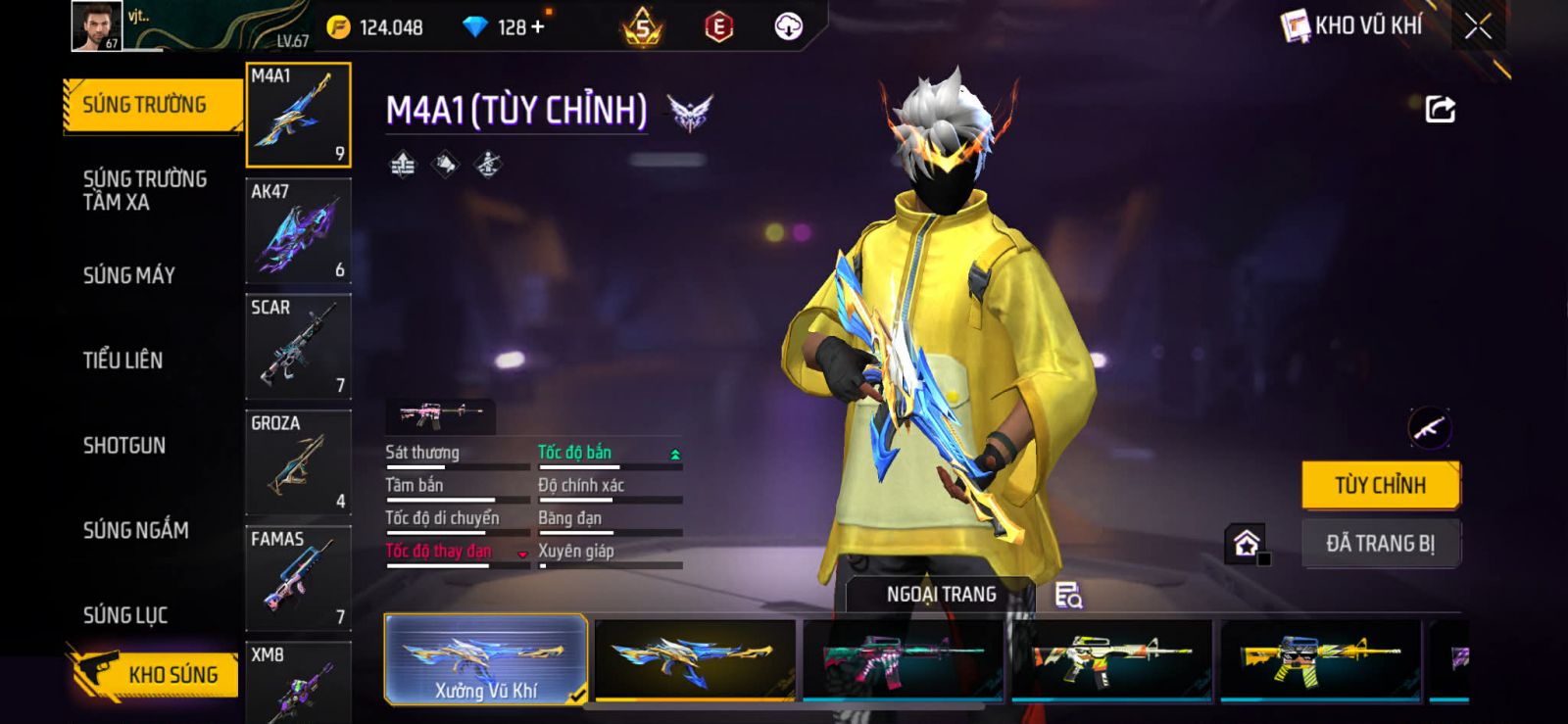The image size is (1568, 724).
Task: Open the Súng Lục category
Action: [124, 615]
